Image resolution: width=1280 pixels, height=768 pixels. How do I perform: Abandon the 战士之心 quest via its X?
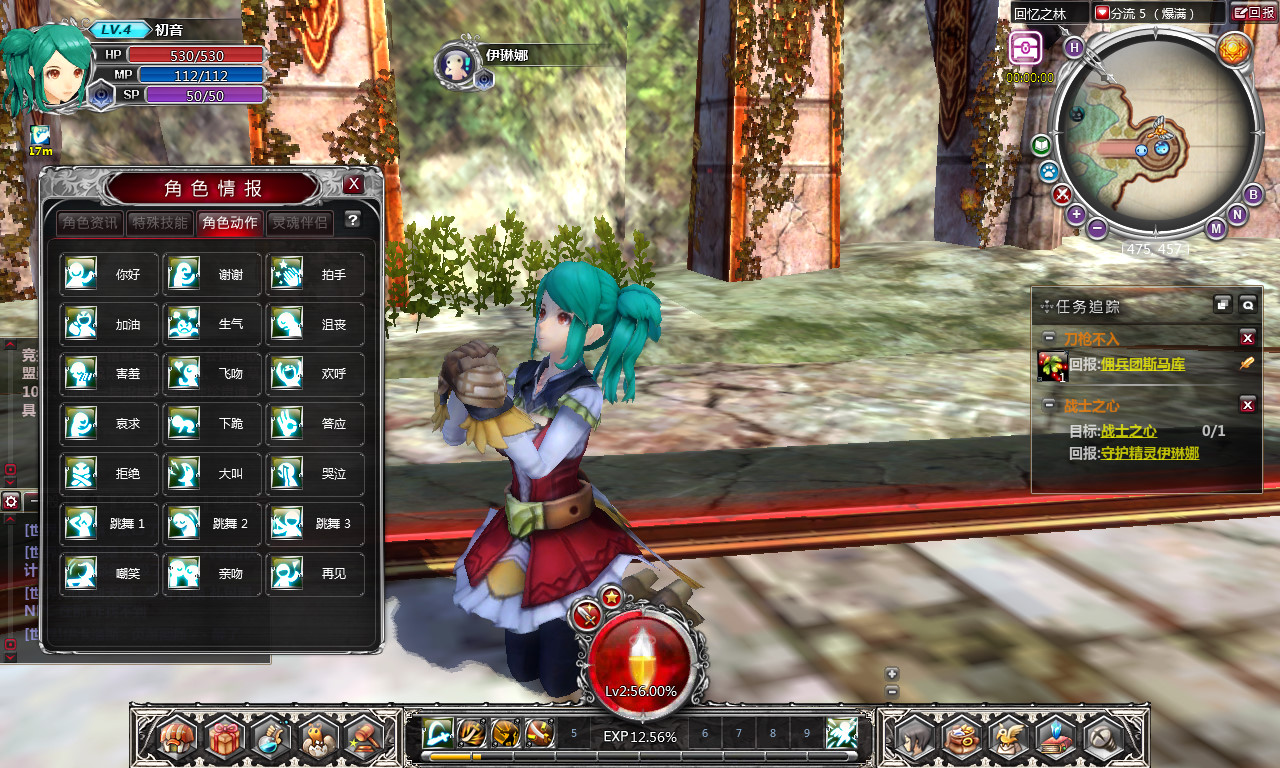[x=1247, y=404]
